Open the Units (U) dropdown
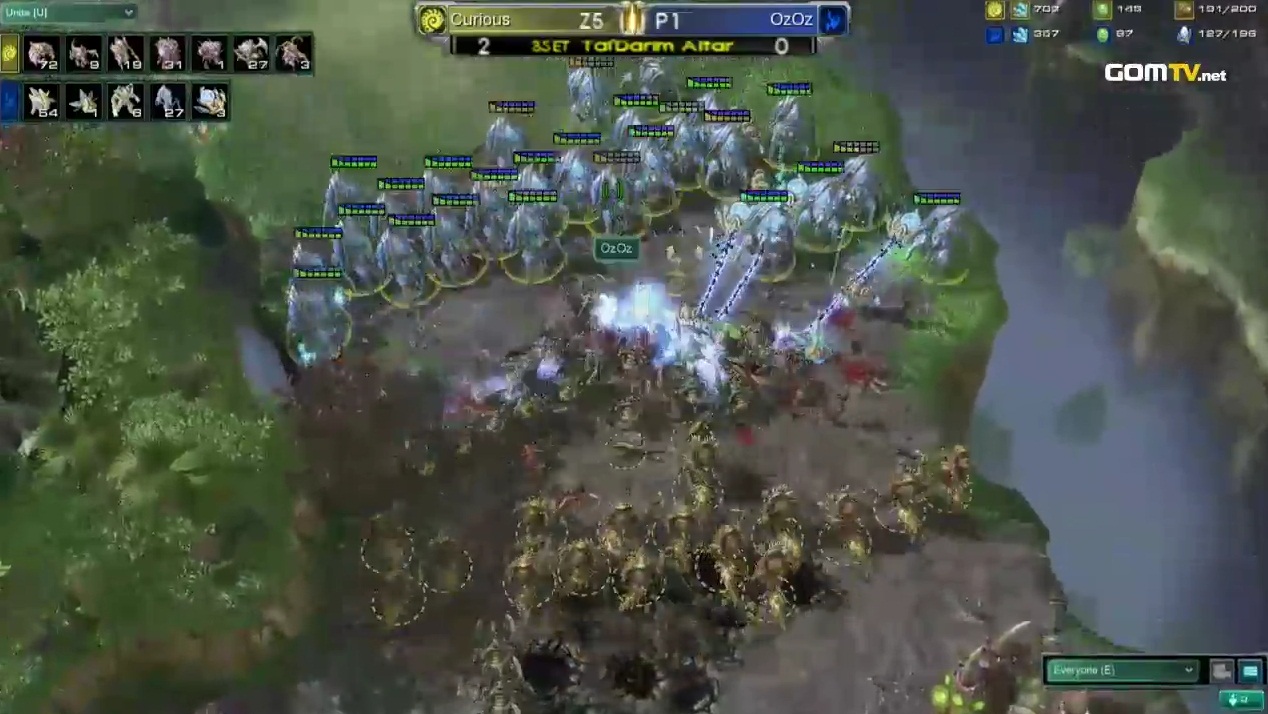 [x=68, y=12]
